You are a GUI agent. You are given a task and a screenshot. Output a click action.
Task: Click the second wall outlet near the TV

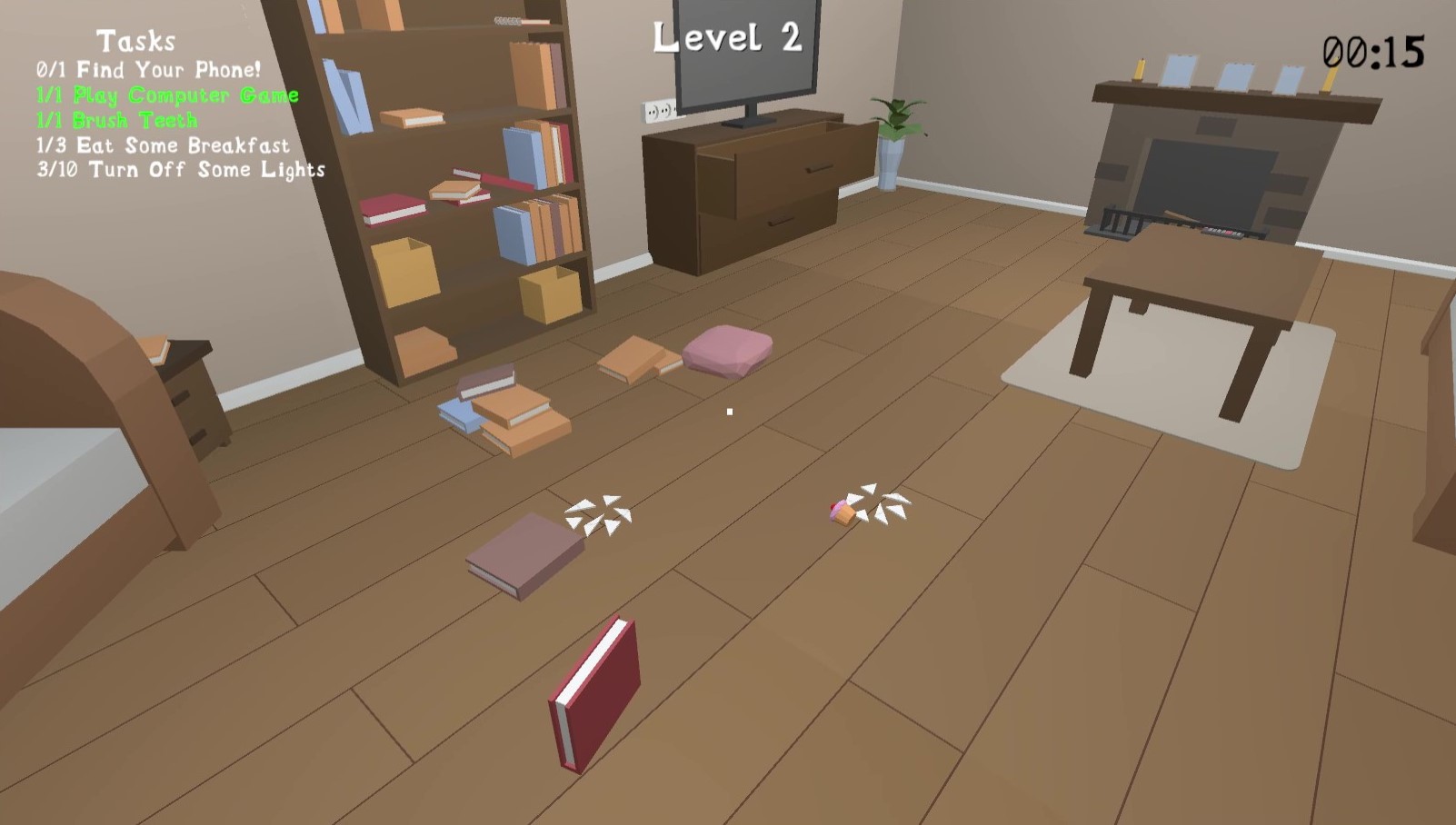(x=669, y=111)
